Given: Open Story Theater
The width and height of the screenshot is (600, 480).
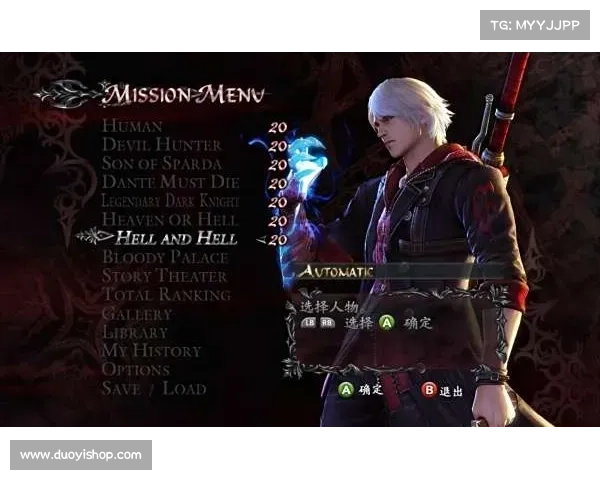Looking at the screenshot, I should pos(164,276).
